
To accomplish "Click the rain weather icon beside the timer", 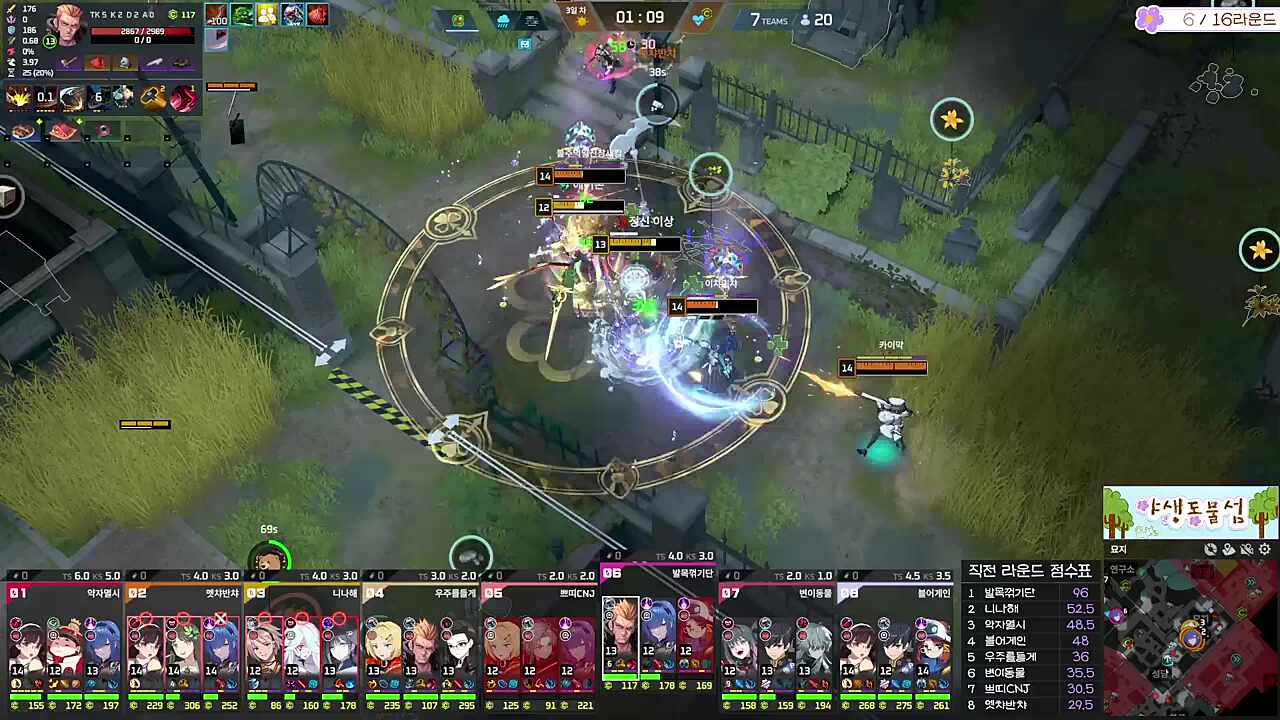I will 503,21.
